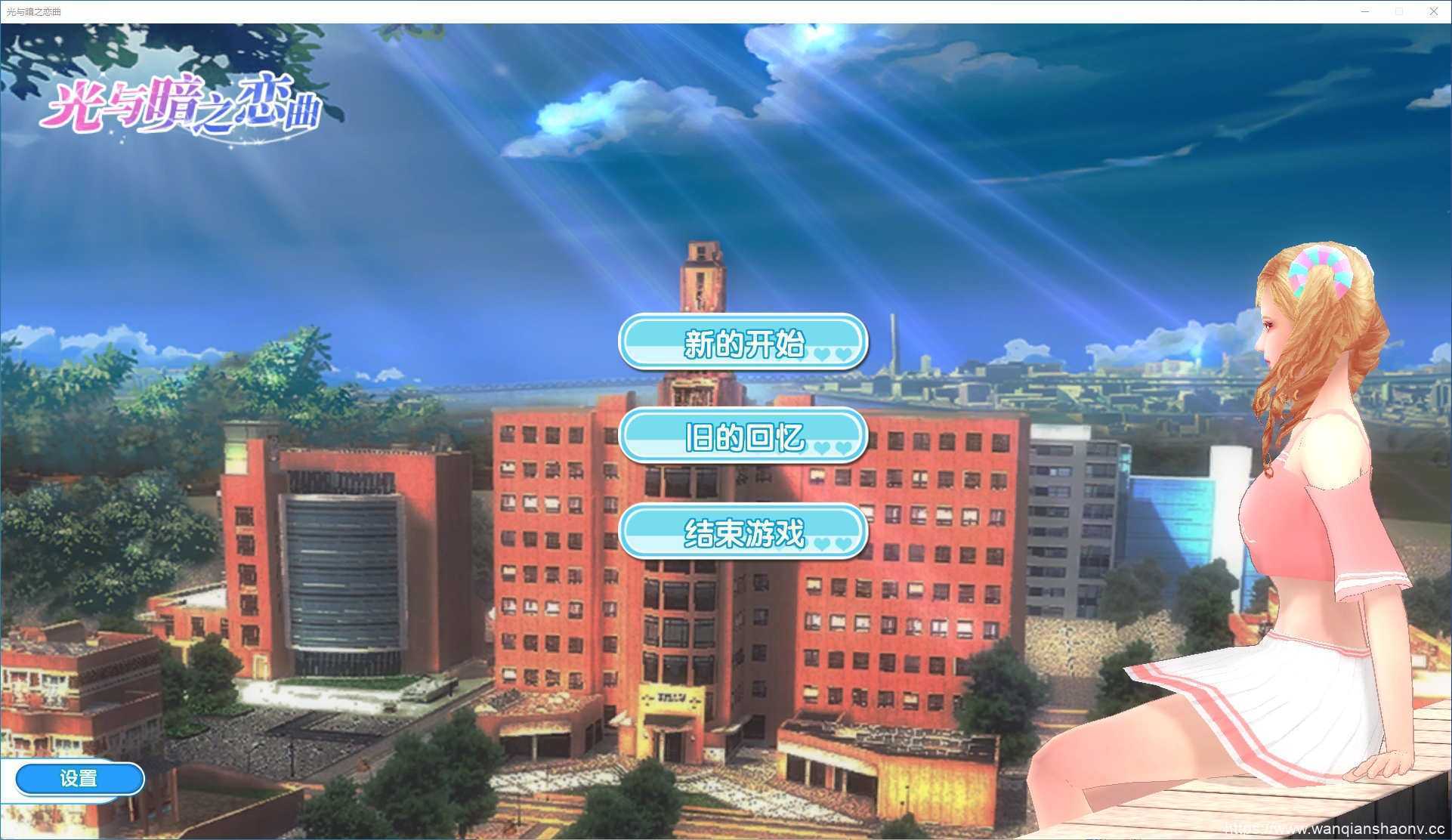The height and width of the screenshot is (840, 1452).
Task: Click the second heart icon on 旧的回忆 button
Action: coord(843,448)
